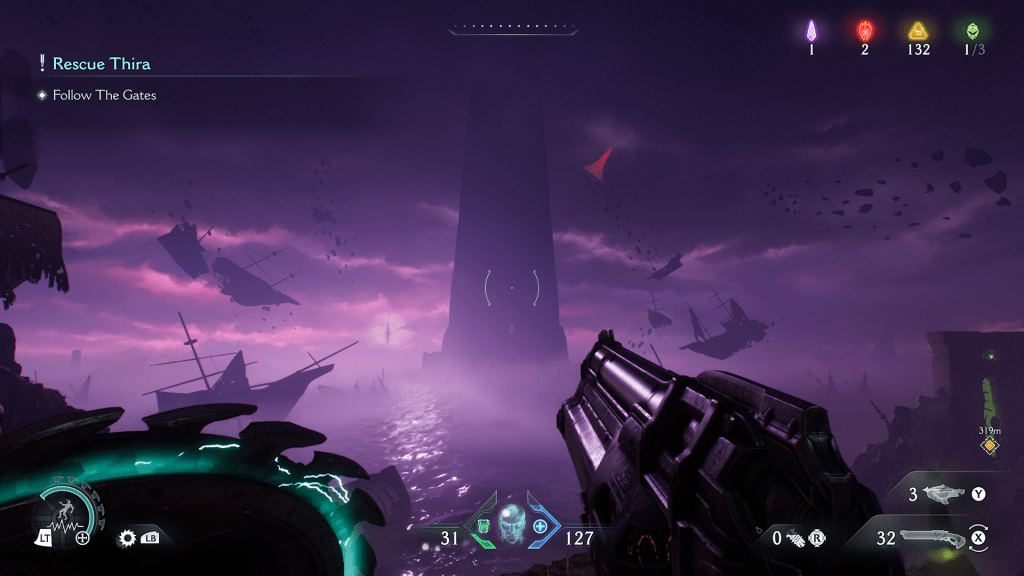Click the red ruby resource icon
Image resolution: width=1024 pixels, height=576 pixels.
click(x=865, y=30)
